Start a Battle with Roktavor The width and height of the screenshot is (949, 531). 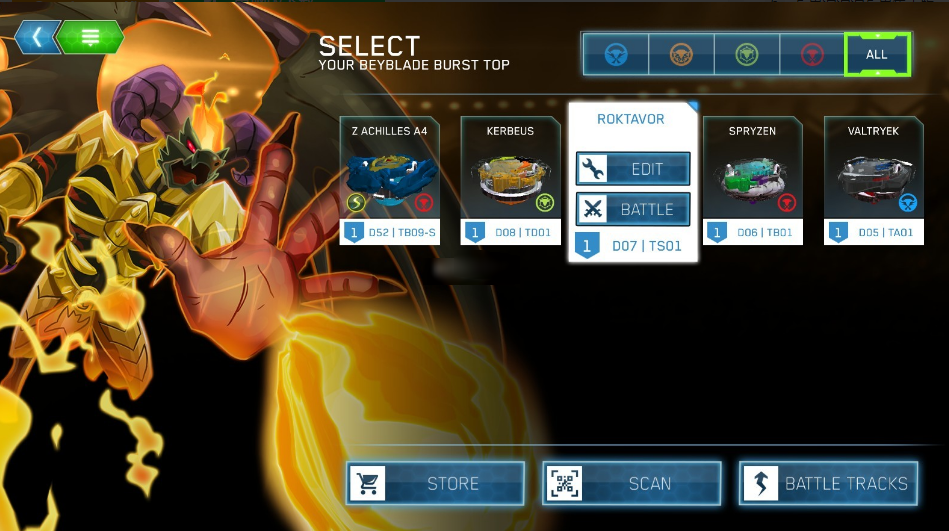pyautogui.click(x=633, y=209)
